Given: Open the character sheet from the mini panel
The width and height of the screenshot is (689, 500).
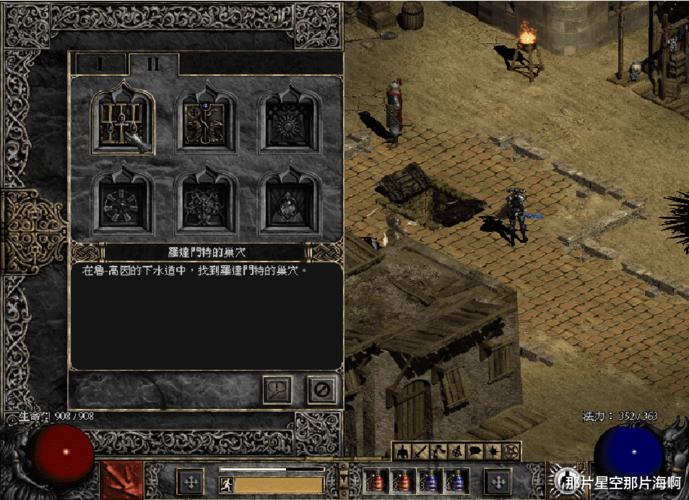Looking at the screenshot, I should point(402,452).
